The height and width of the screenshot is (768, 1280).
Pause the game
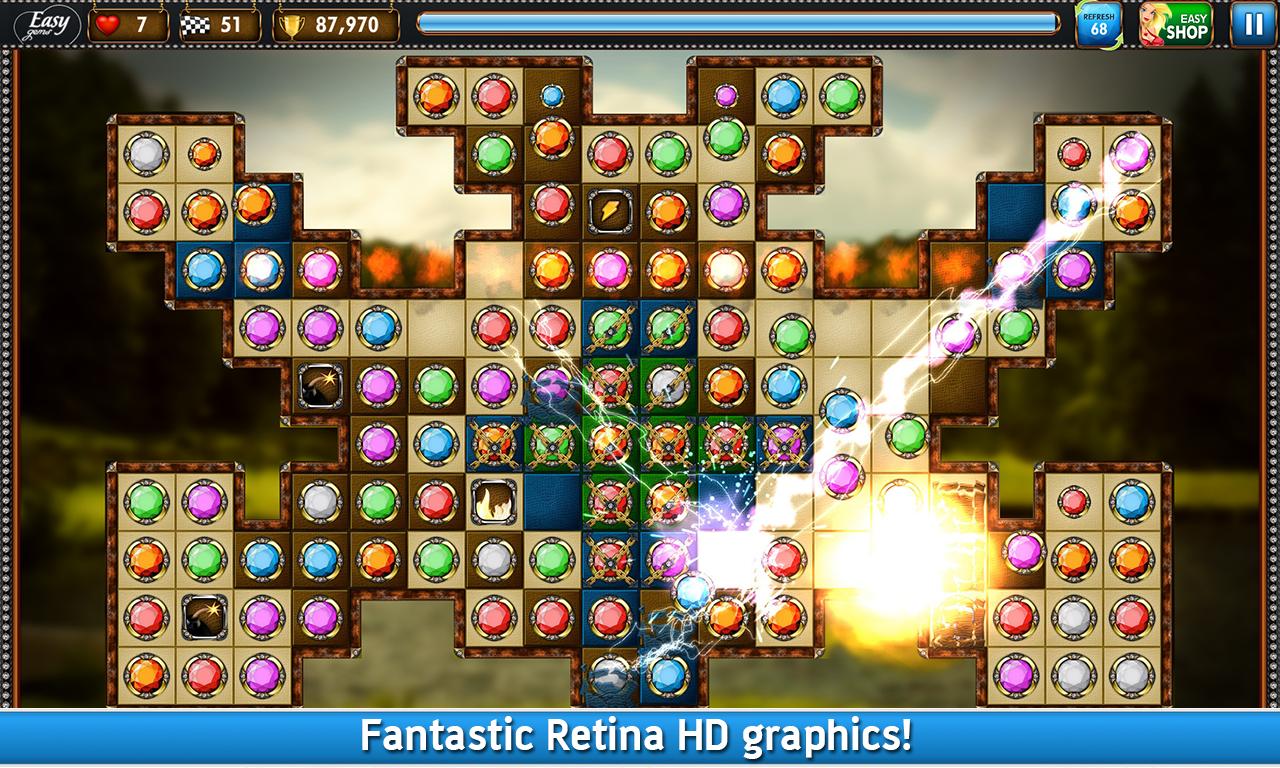(x=1251, y=25)
